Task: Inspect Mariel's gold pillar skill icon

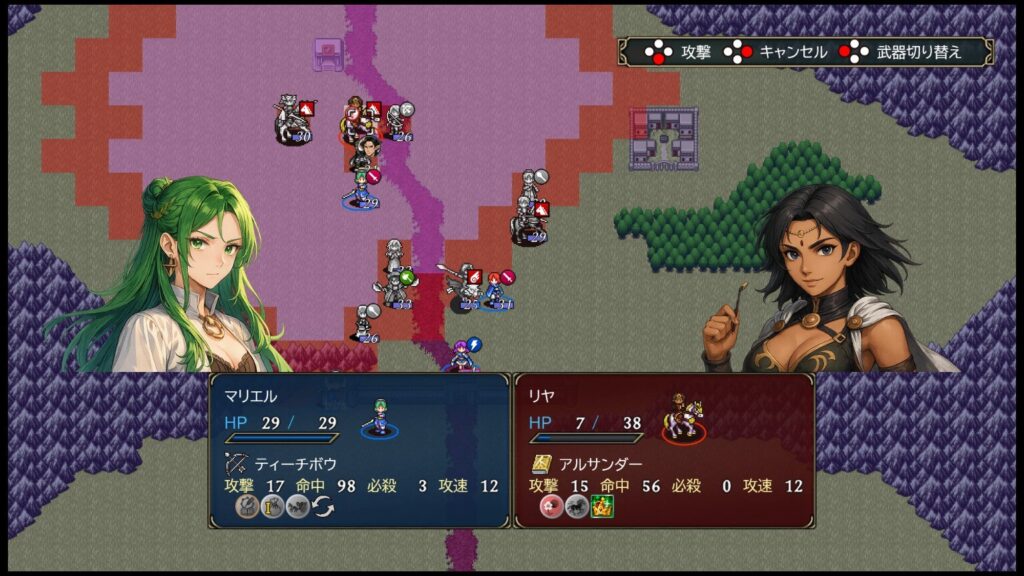Action: [272, 507]
